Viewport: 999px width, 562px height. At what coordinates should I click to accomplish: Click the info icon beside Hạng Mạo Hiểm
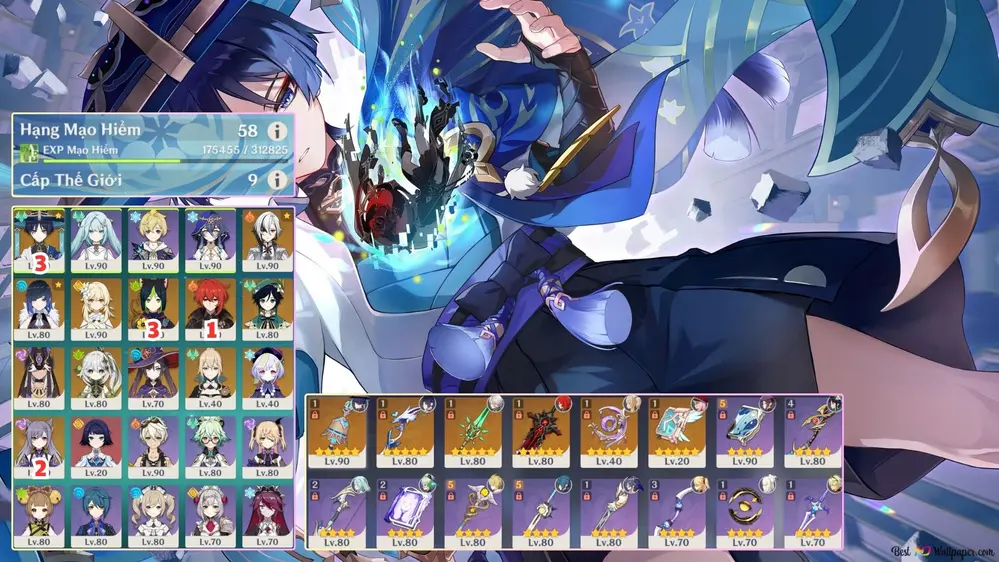[277, 131]
